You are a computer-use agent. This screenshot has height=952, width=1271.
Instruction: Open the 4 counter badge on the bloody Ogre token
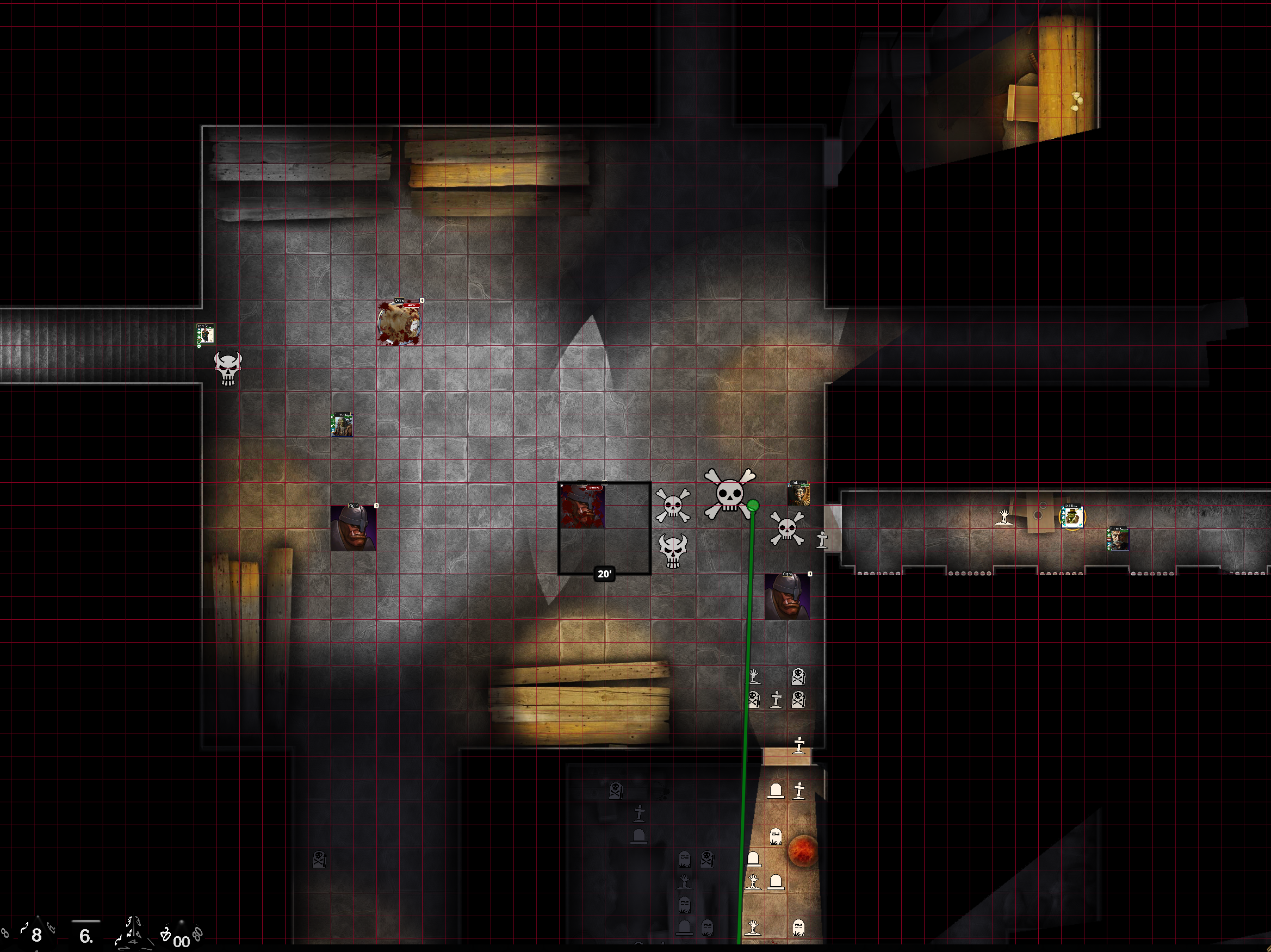pos(423,301)
